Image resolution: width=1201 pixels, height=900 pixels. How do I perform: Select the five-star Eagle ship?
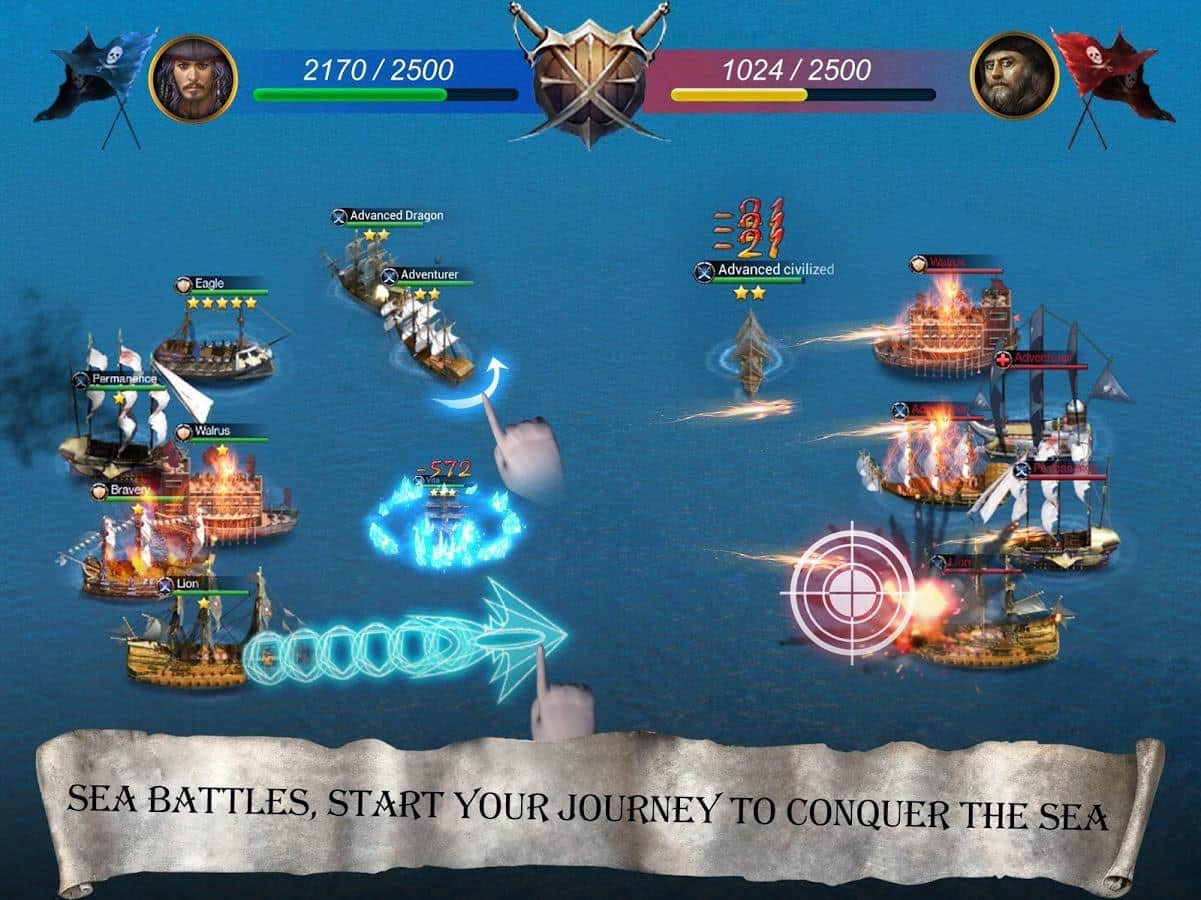tap(213, 346)
